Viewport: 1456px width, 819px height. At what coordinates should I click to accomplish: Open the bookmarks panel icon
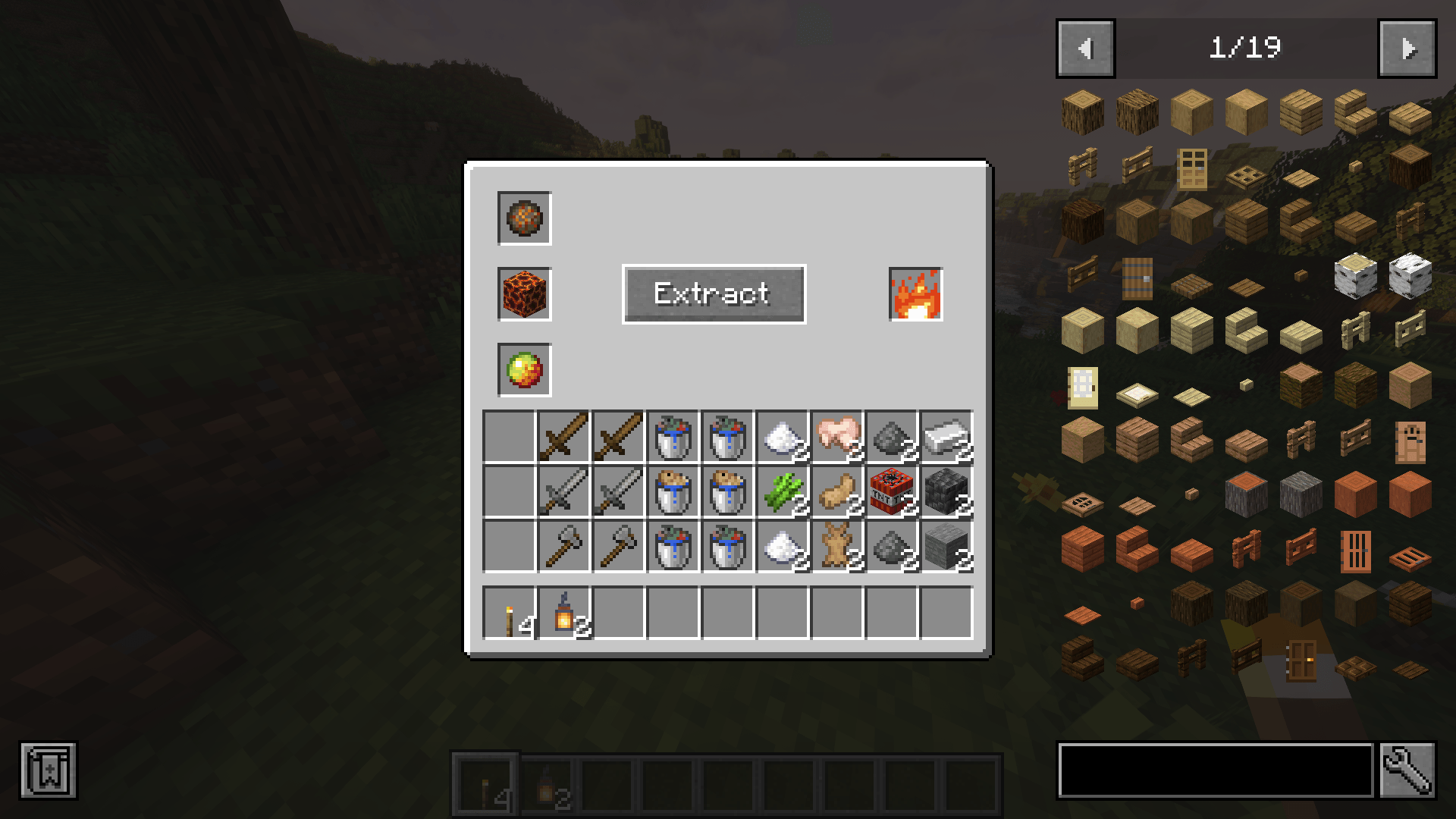[49, 768]
